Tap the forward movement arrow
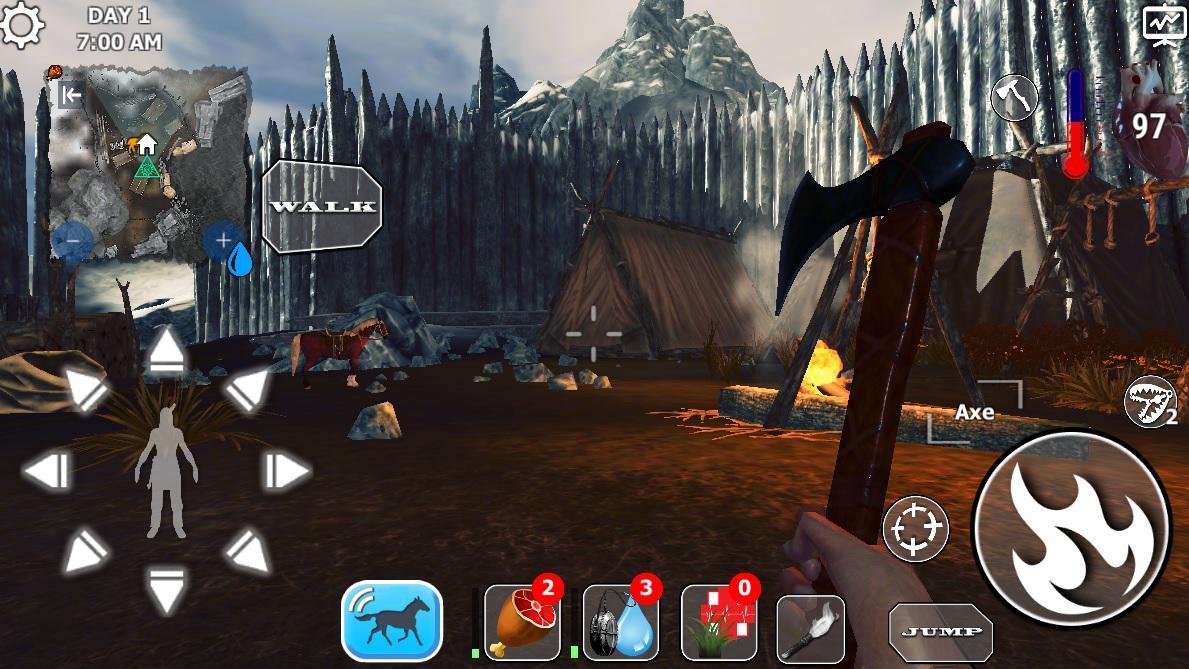Viewport: 1189px width, 669px height. (x=166, y=354)
